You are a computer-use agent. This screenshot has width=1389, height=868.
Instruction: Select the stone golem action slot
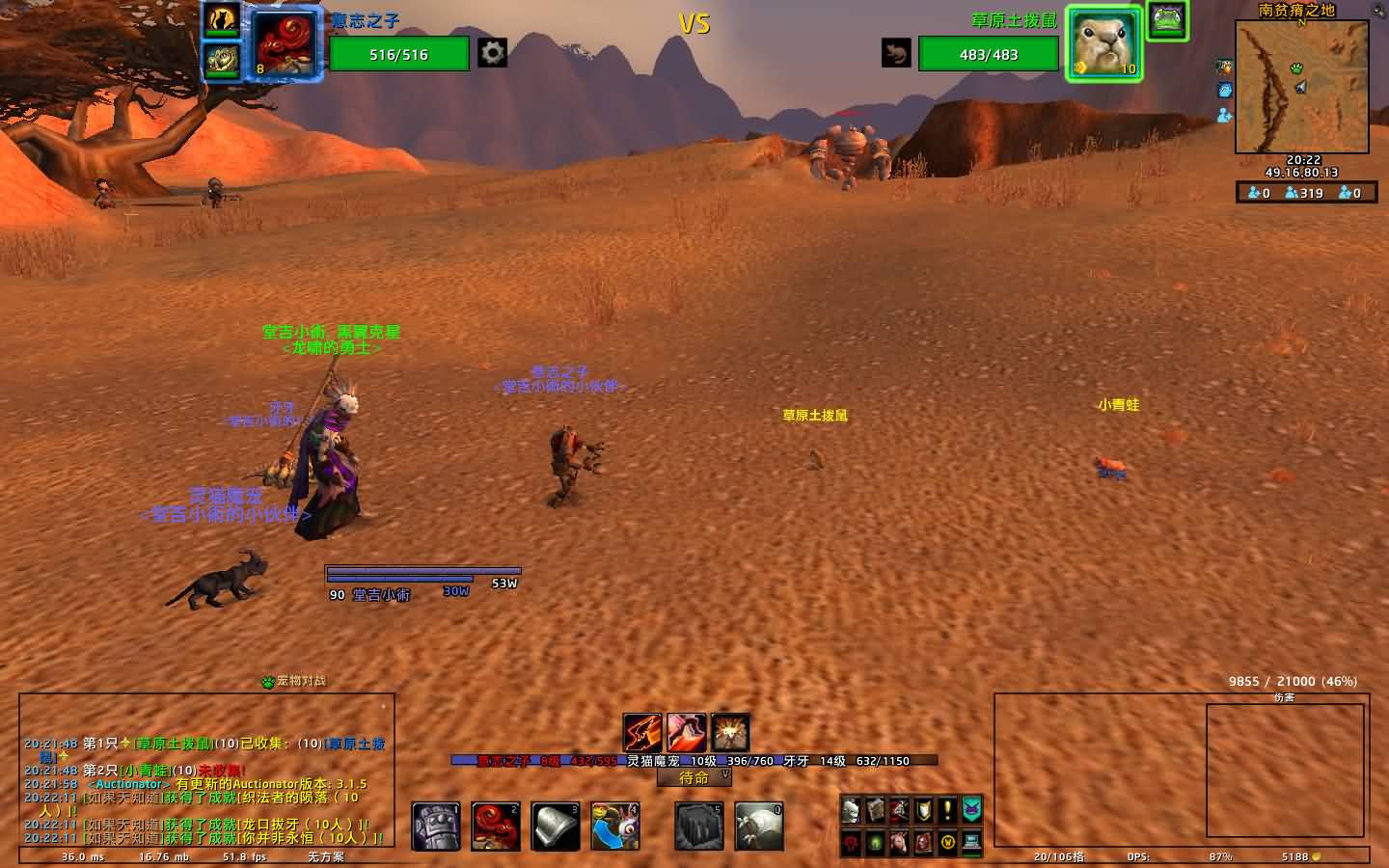point(436,827)
